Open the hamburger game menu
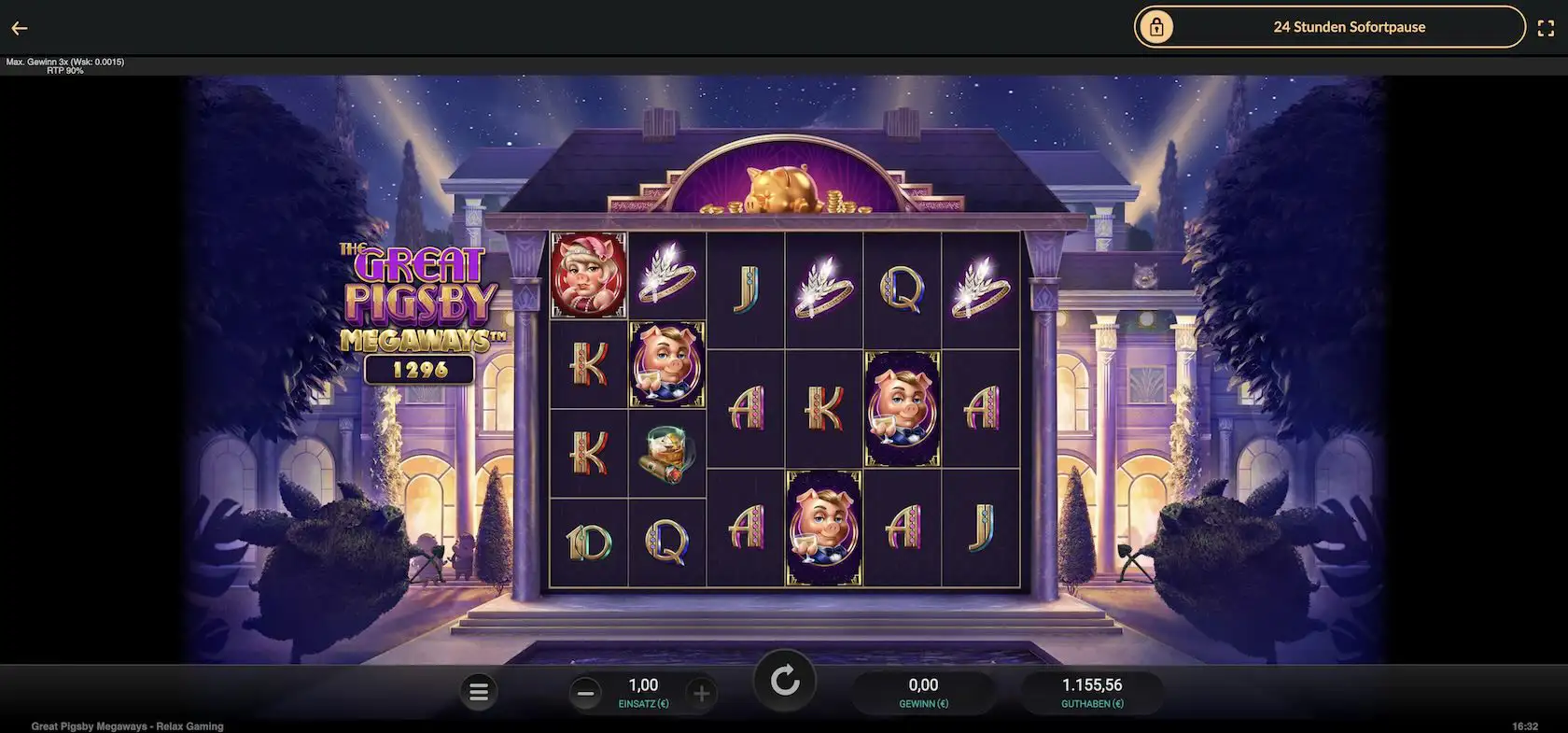 click(479, 692)
